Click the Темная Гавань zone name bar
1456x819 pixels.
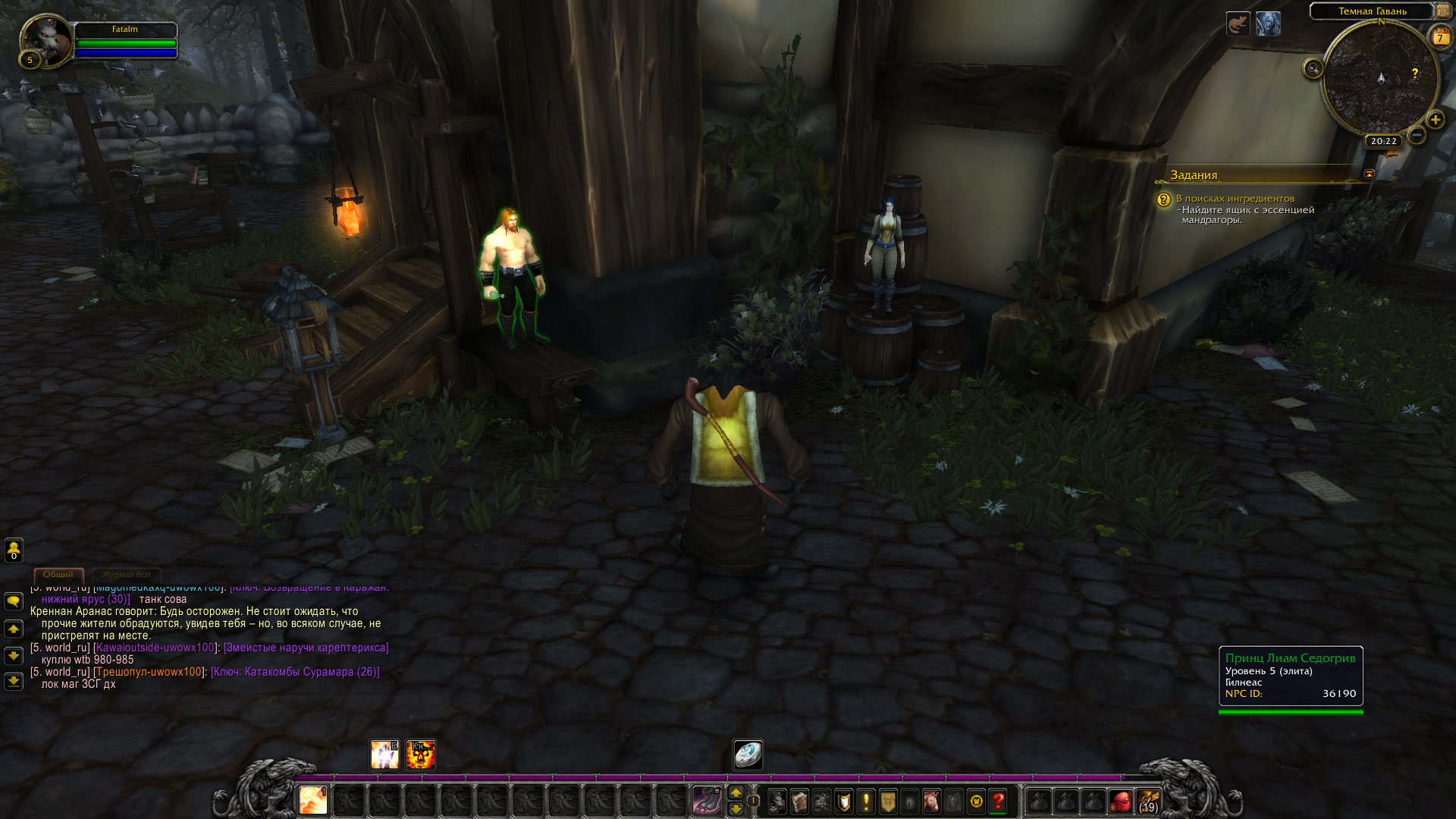click(x=1372, y=11)
